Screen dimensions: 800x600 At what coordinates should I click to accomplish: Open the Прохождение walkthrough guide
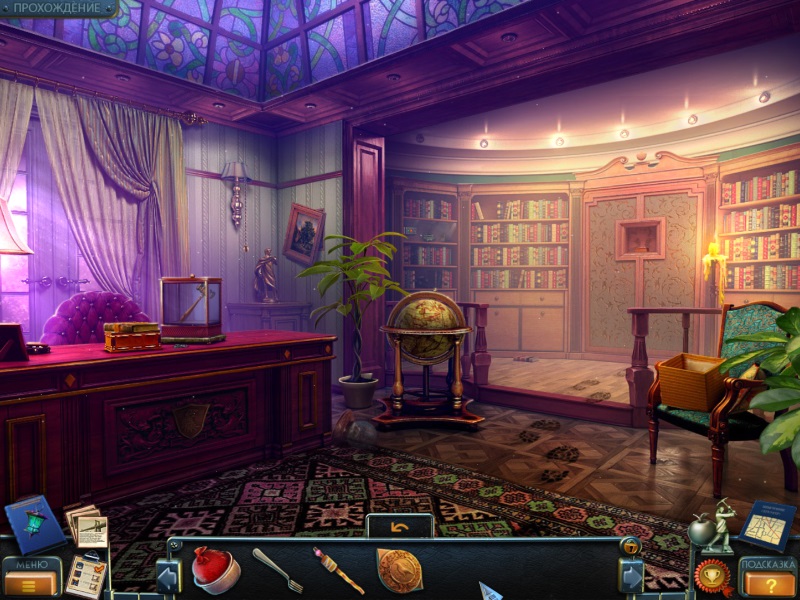57,8
